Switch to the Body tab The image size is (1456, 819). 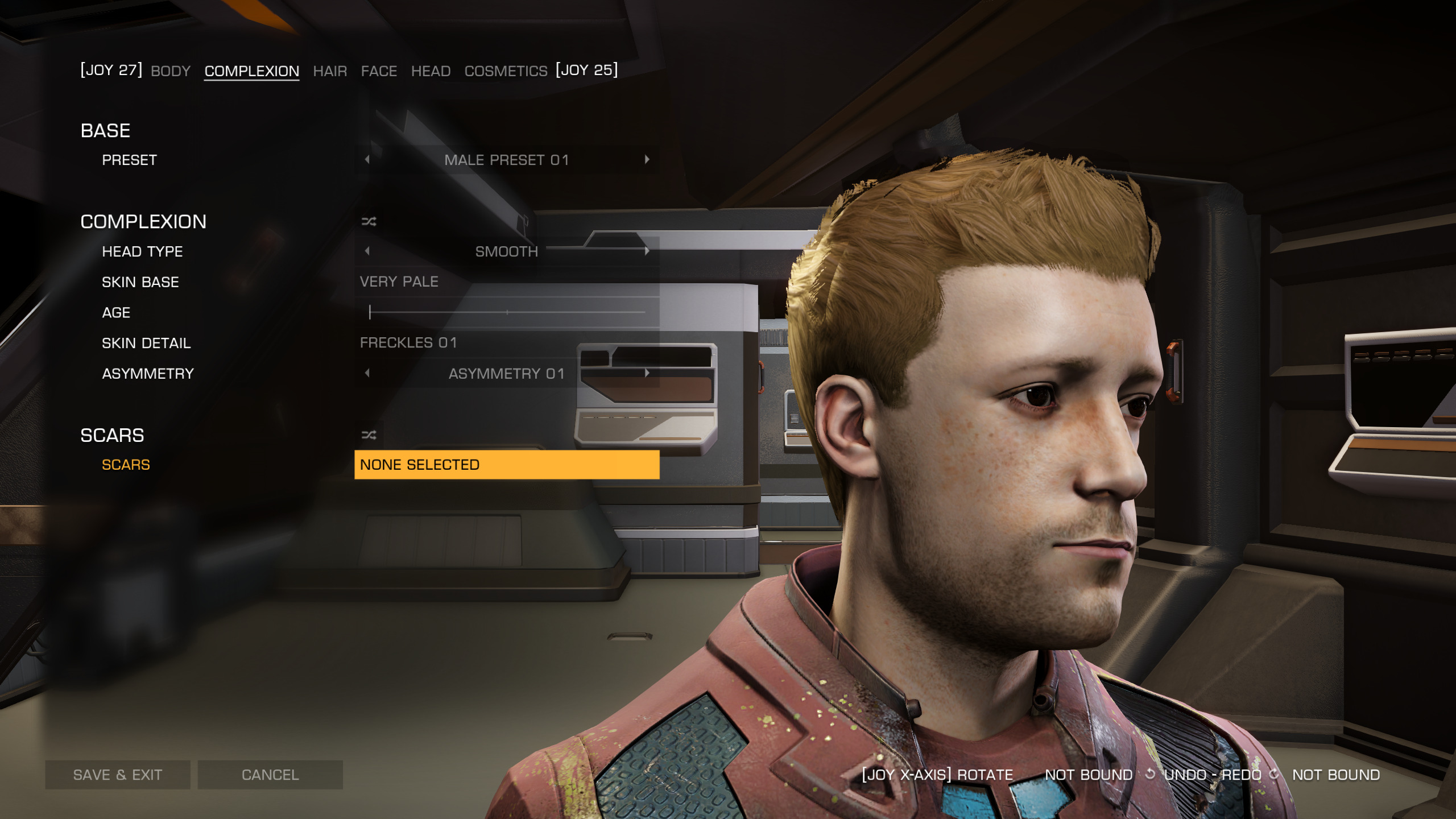click(x=171, y=71)
